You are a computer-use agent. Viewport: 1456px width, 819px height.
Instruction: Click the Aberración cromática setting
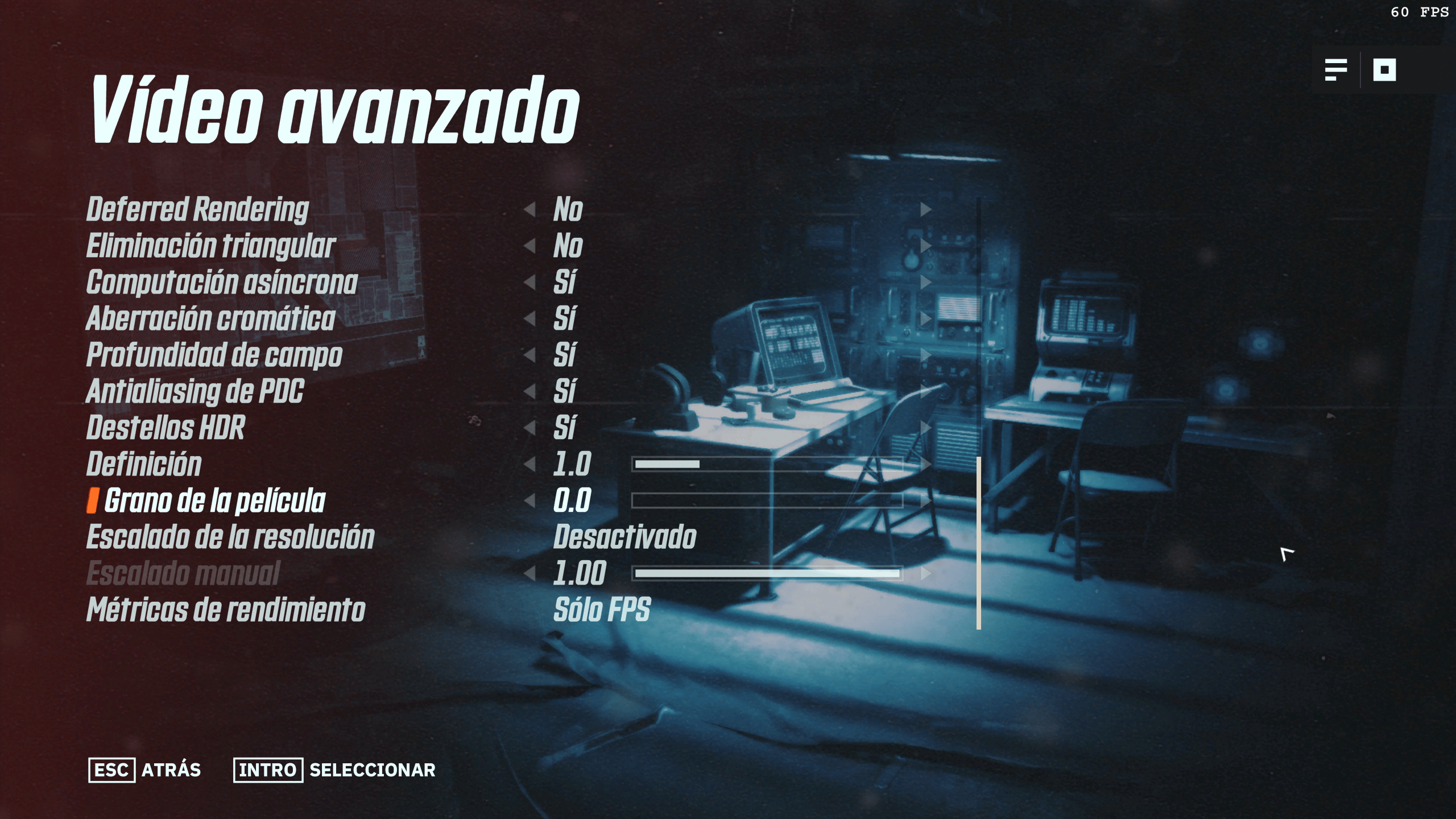210,318
